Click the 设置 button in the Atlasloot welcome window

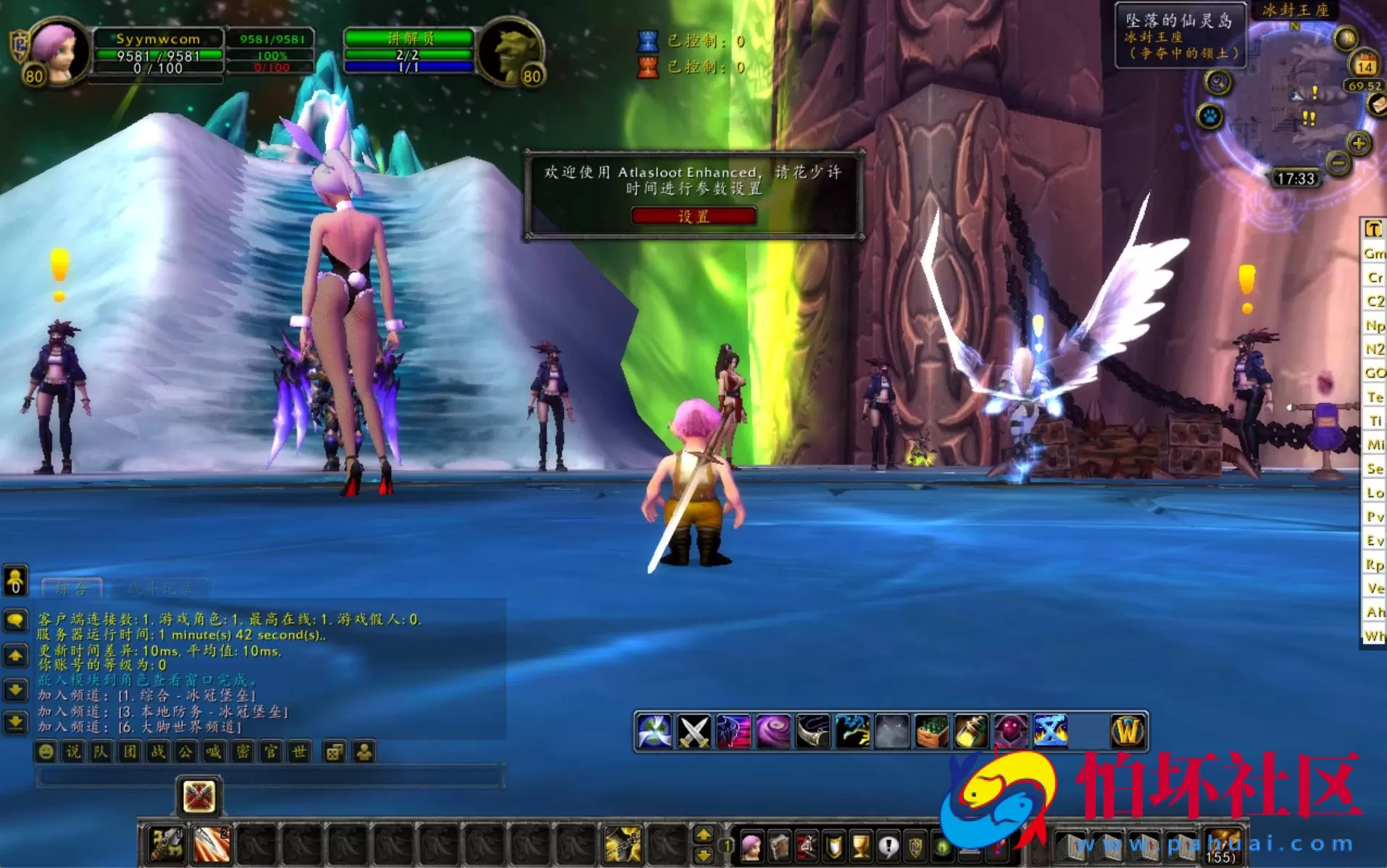click(x=693, y=215)
